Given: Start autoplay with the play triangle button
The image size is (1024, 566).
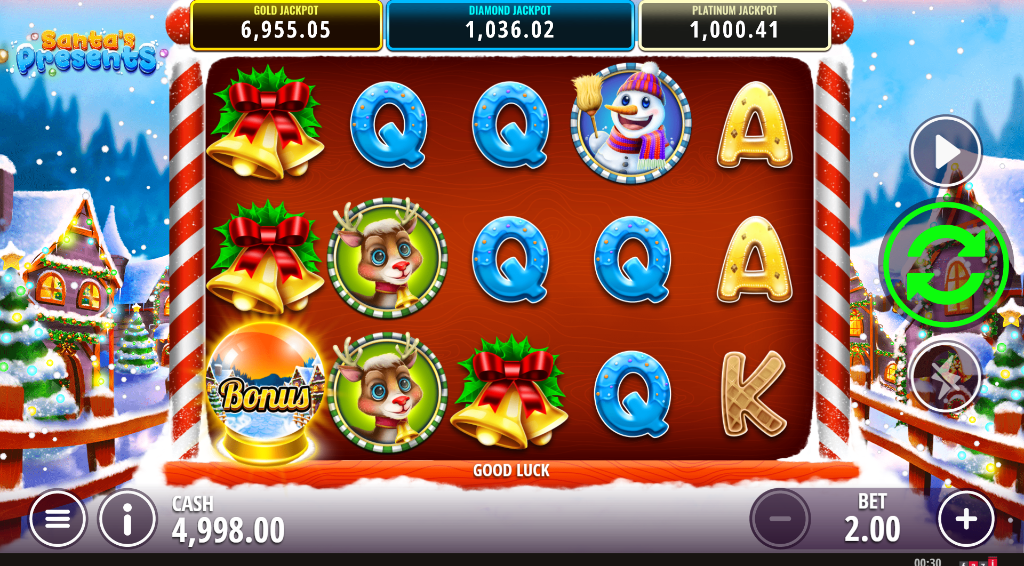Looking at the screenshot, I should click(945, 152).
